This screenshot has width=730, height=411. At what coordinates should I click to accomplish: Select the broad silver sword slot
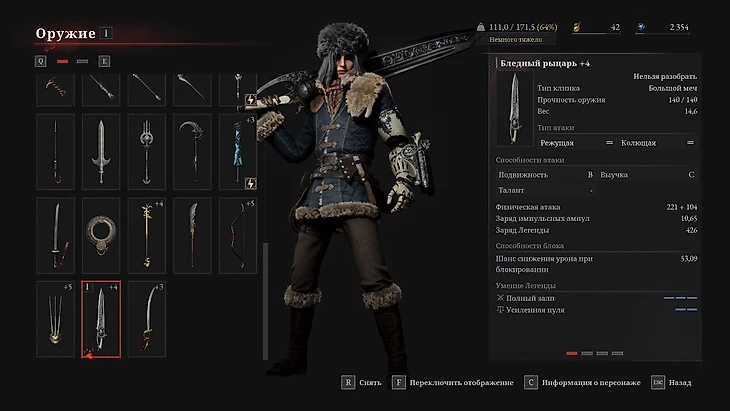click(x=101, y=152)
